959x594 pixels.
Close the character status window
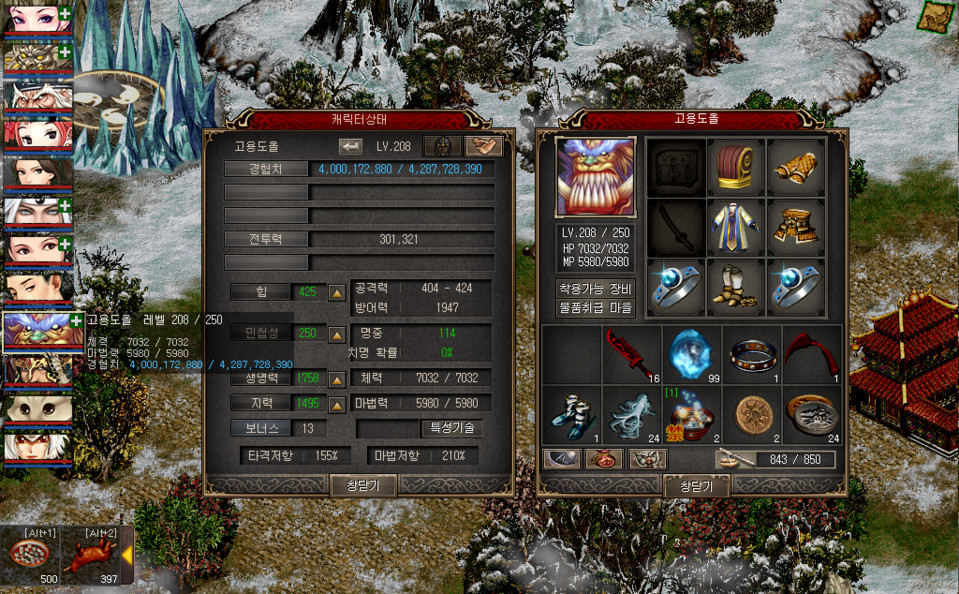[363, 485]
